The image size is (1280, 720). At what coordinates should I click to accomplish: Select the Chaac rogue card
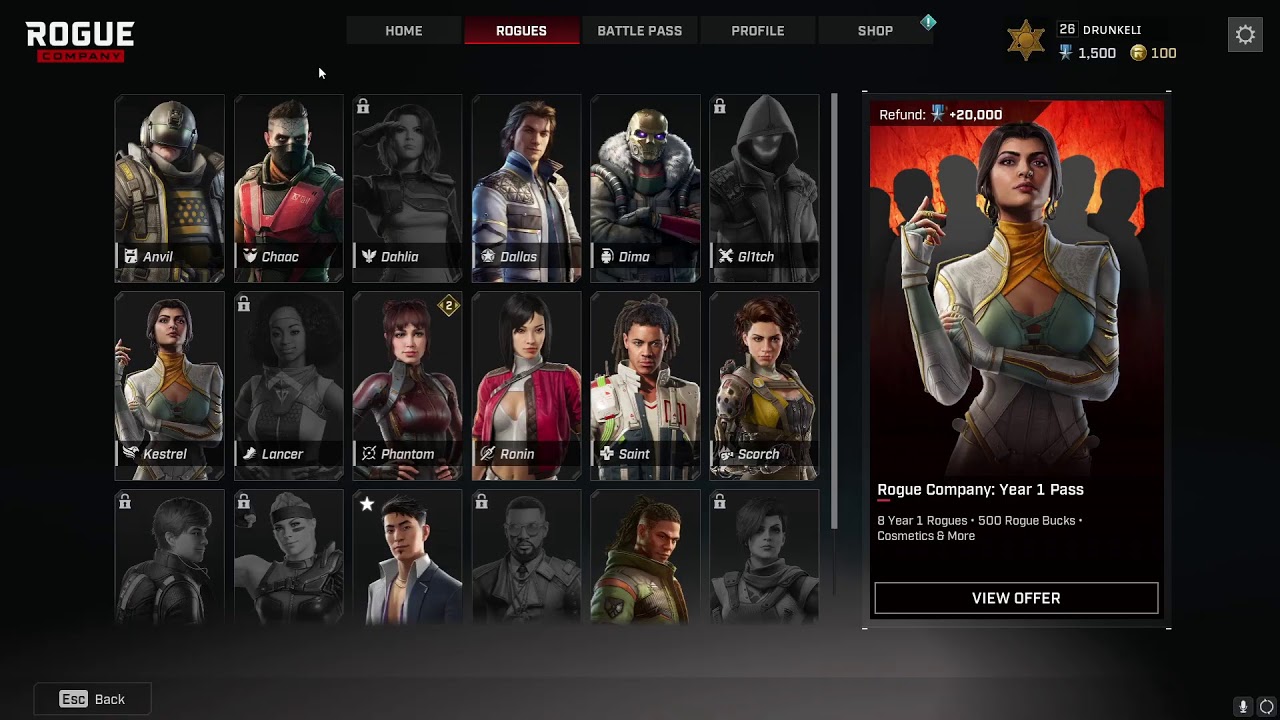pos(289,189)
